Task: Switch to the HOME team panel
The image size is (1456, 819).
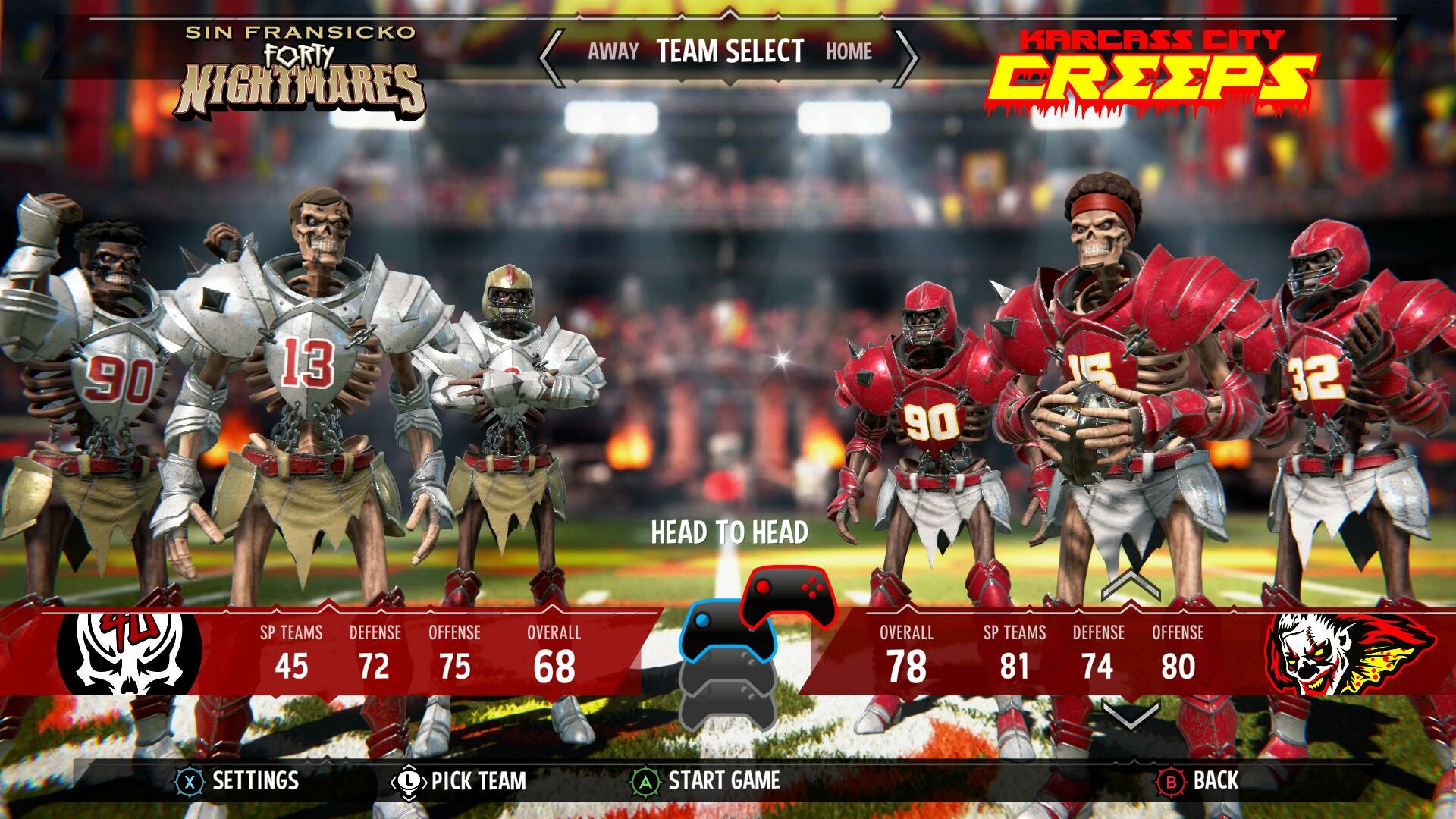Action: pos(851,52)
